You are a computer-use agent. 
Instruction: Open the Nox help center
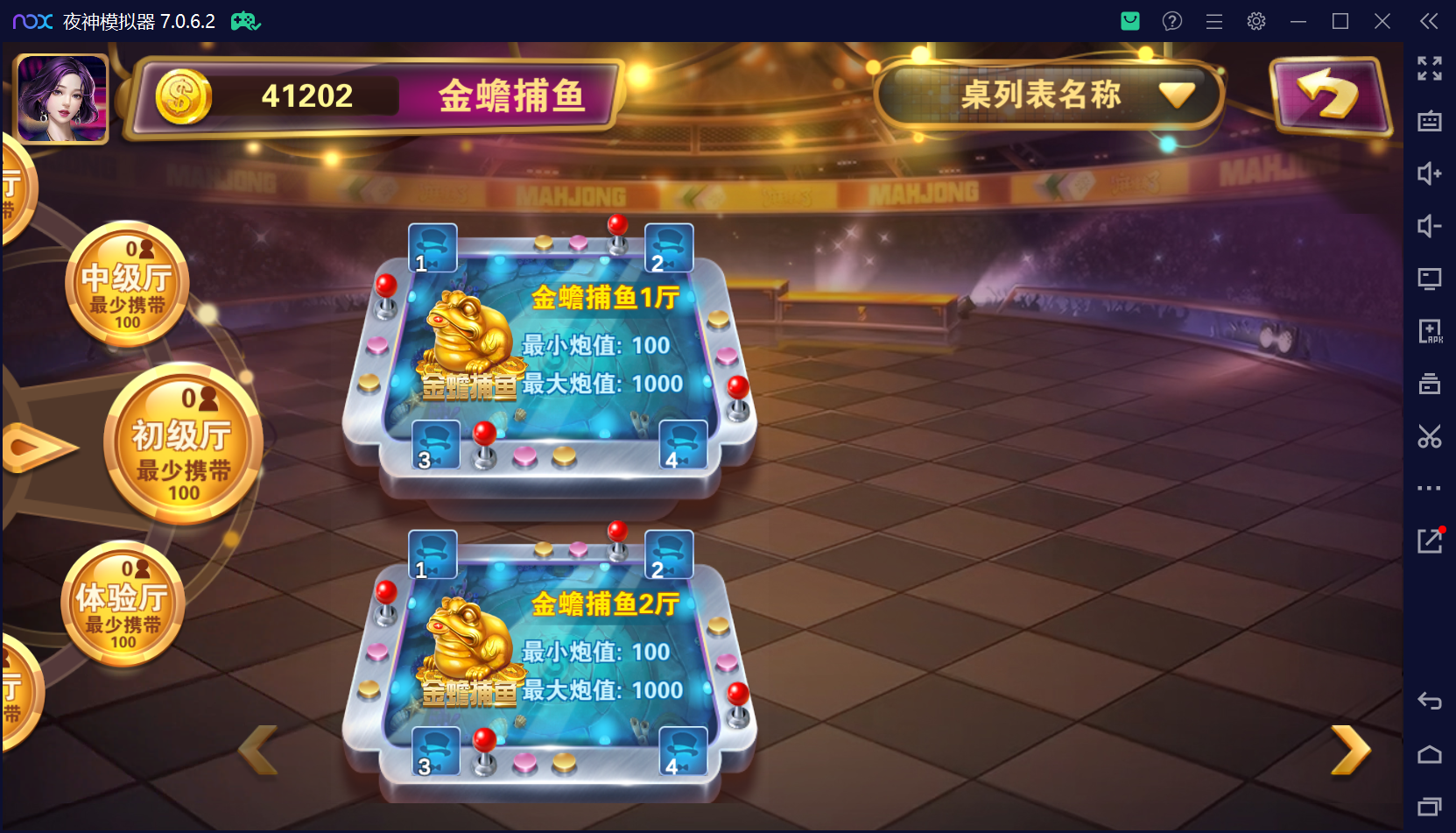(x=1171, y=21)
